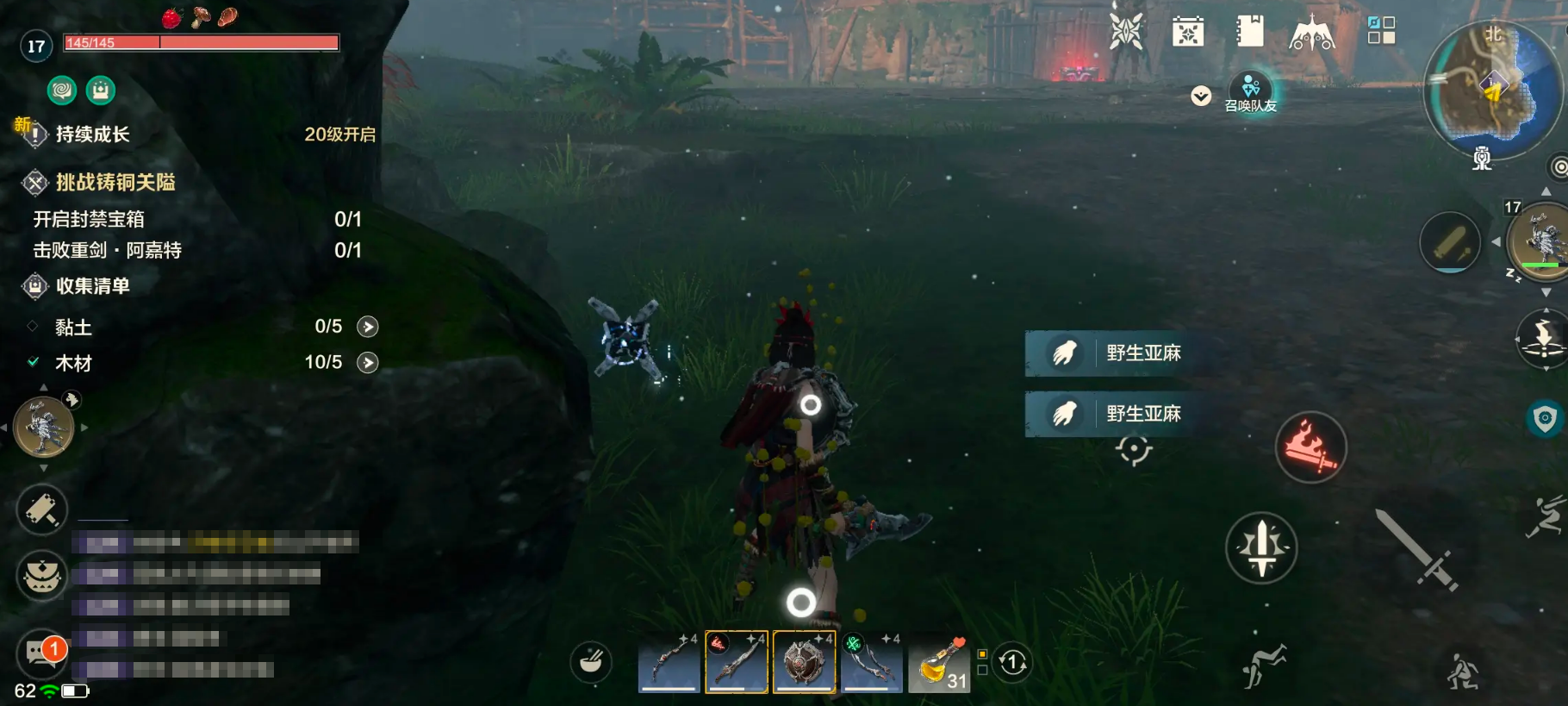
Task: Open the calendar events icon
Action: tap(1188, 33)
